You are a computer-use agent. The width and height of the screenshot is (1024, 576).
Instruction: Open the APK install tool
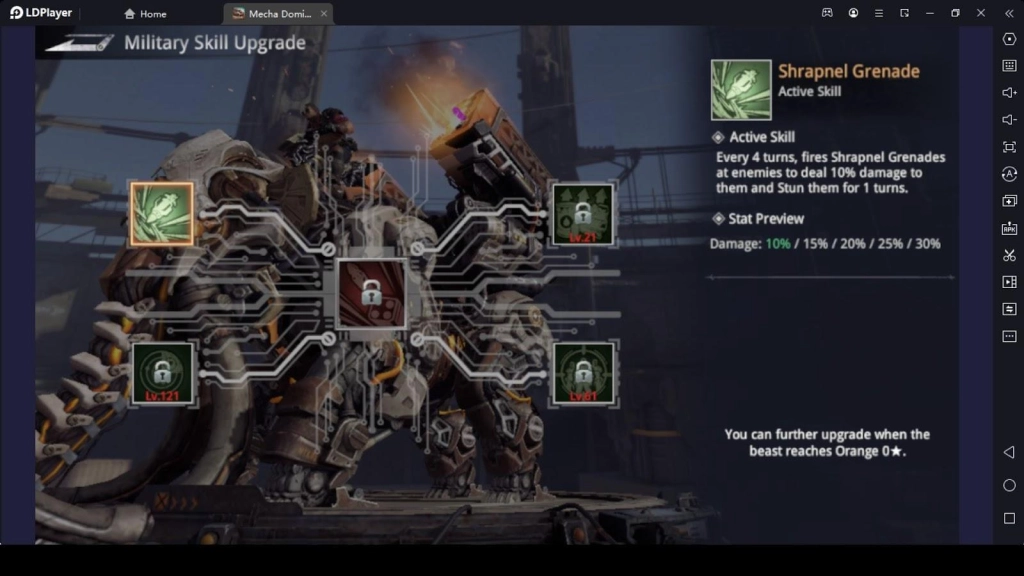[x=1009, y=228]
